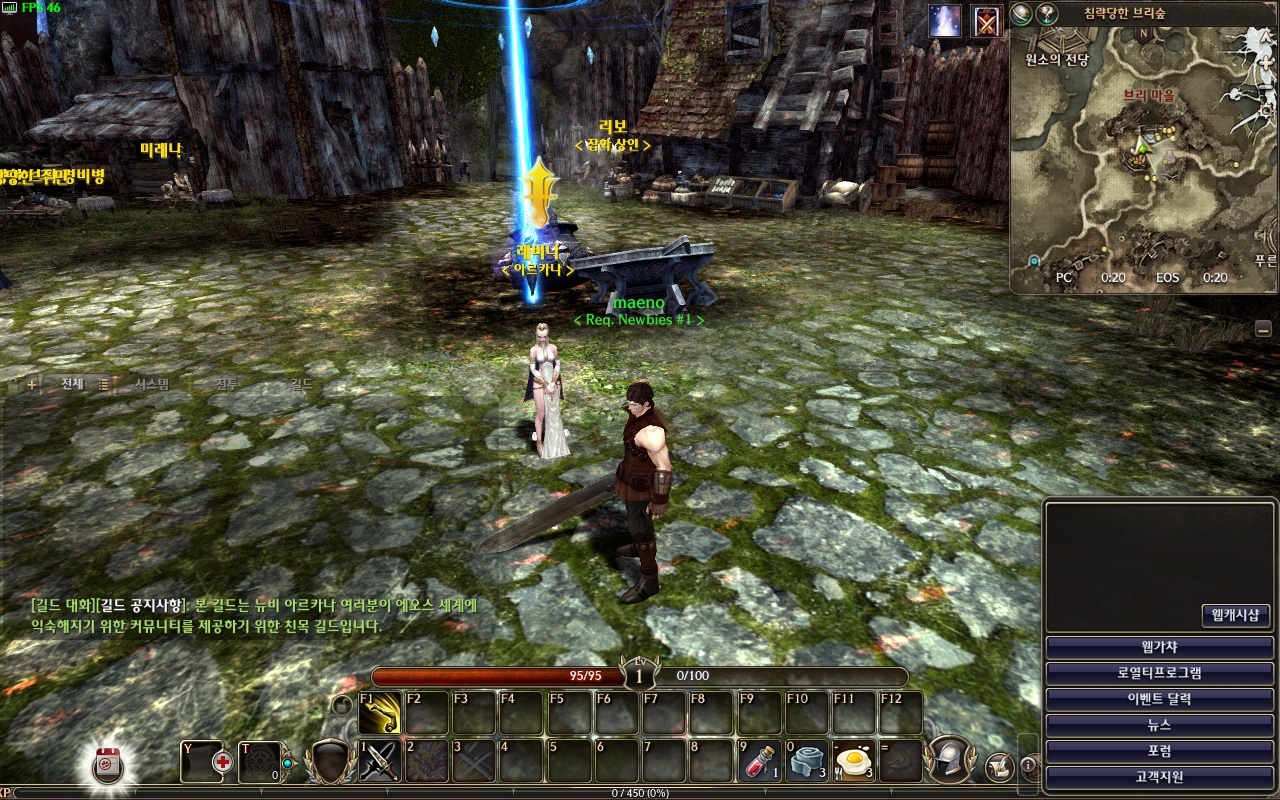Zoom in the minimap with plus button
Viewport: 1280px width, 800px height.
(1022, 13)
